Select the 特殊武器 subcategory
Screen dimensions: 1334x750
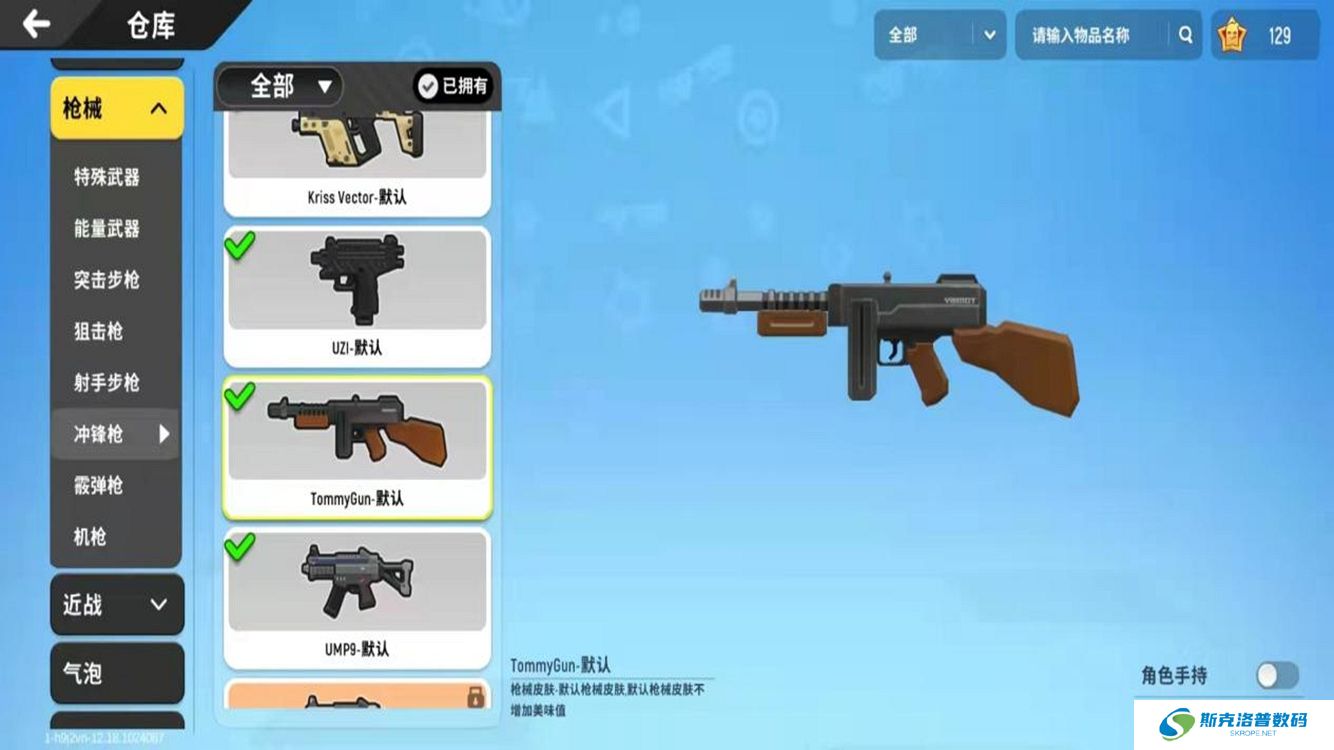[x=107, y=178]
